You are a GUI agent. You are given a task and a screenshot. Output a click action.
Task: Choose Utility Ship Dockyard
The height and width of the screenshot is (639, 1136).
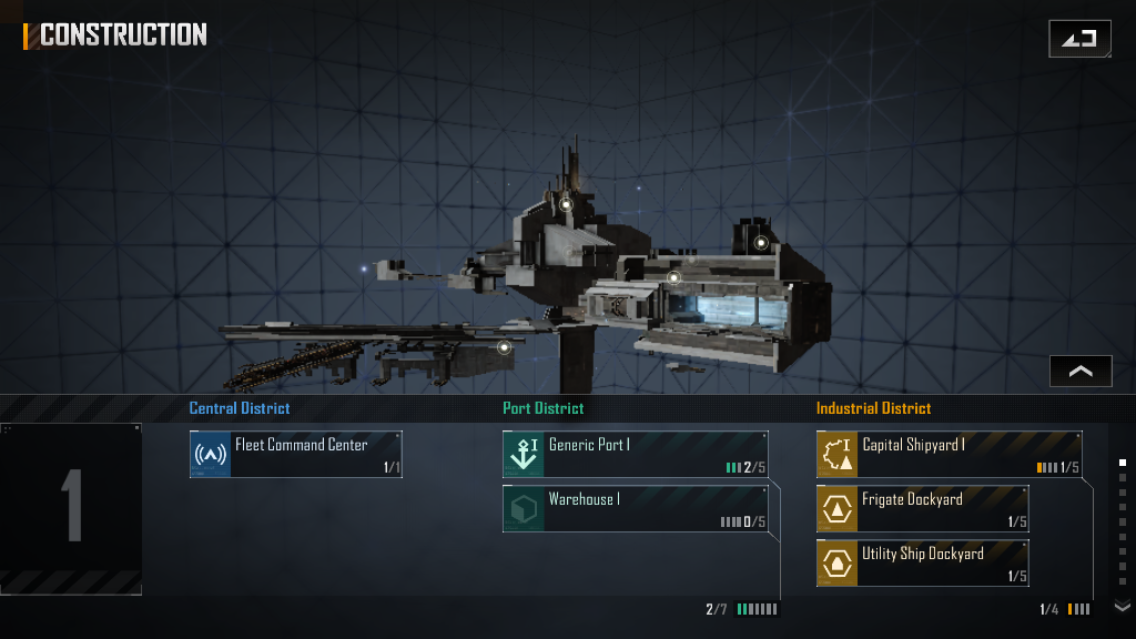(922, 562)
